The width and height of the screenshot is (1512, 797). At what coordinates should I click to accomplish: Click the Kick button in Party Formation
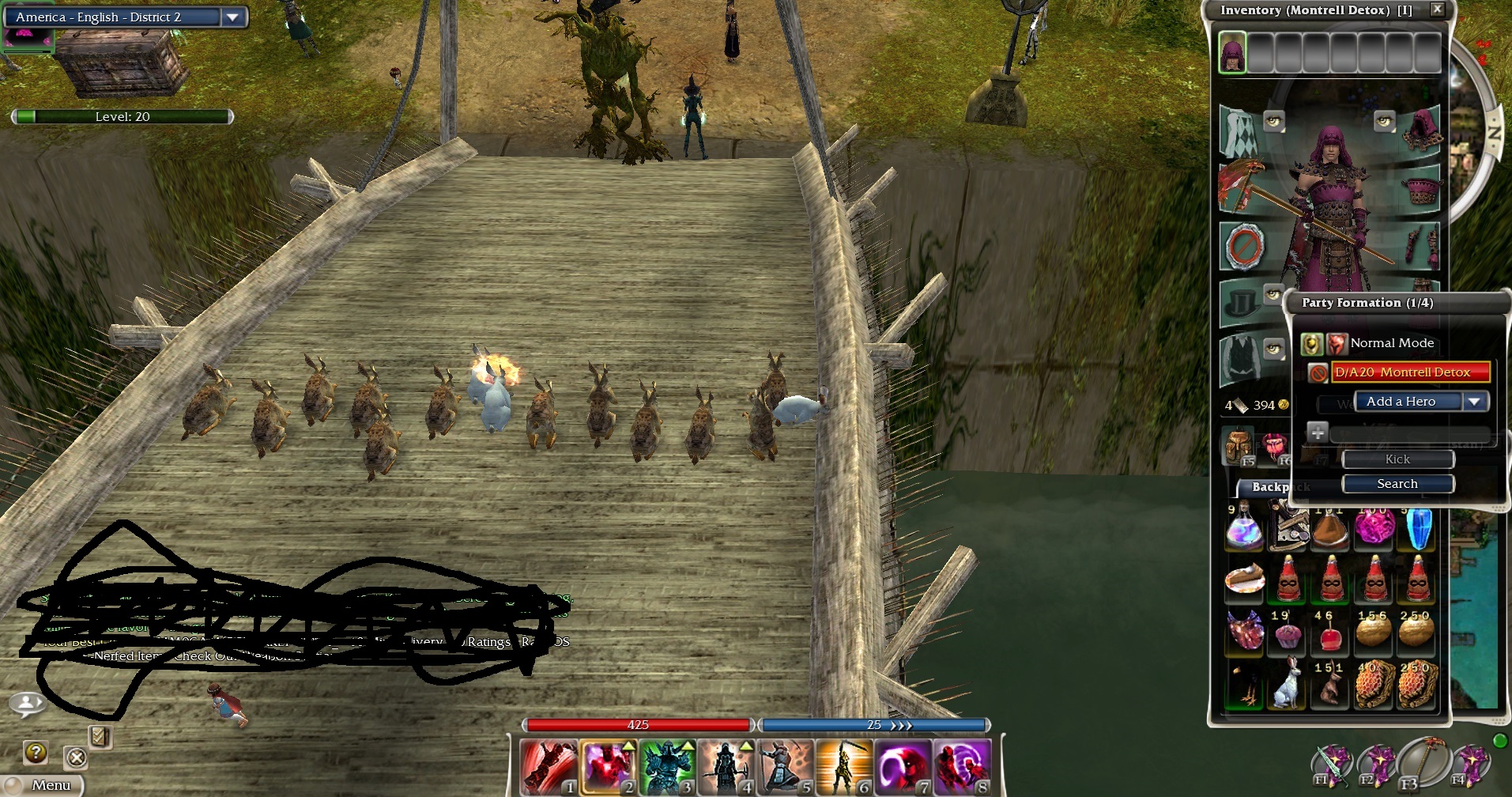pyautogui.click(x=1397, y=459)
